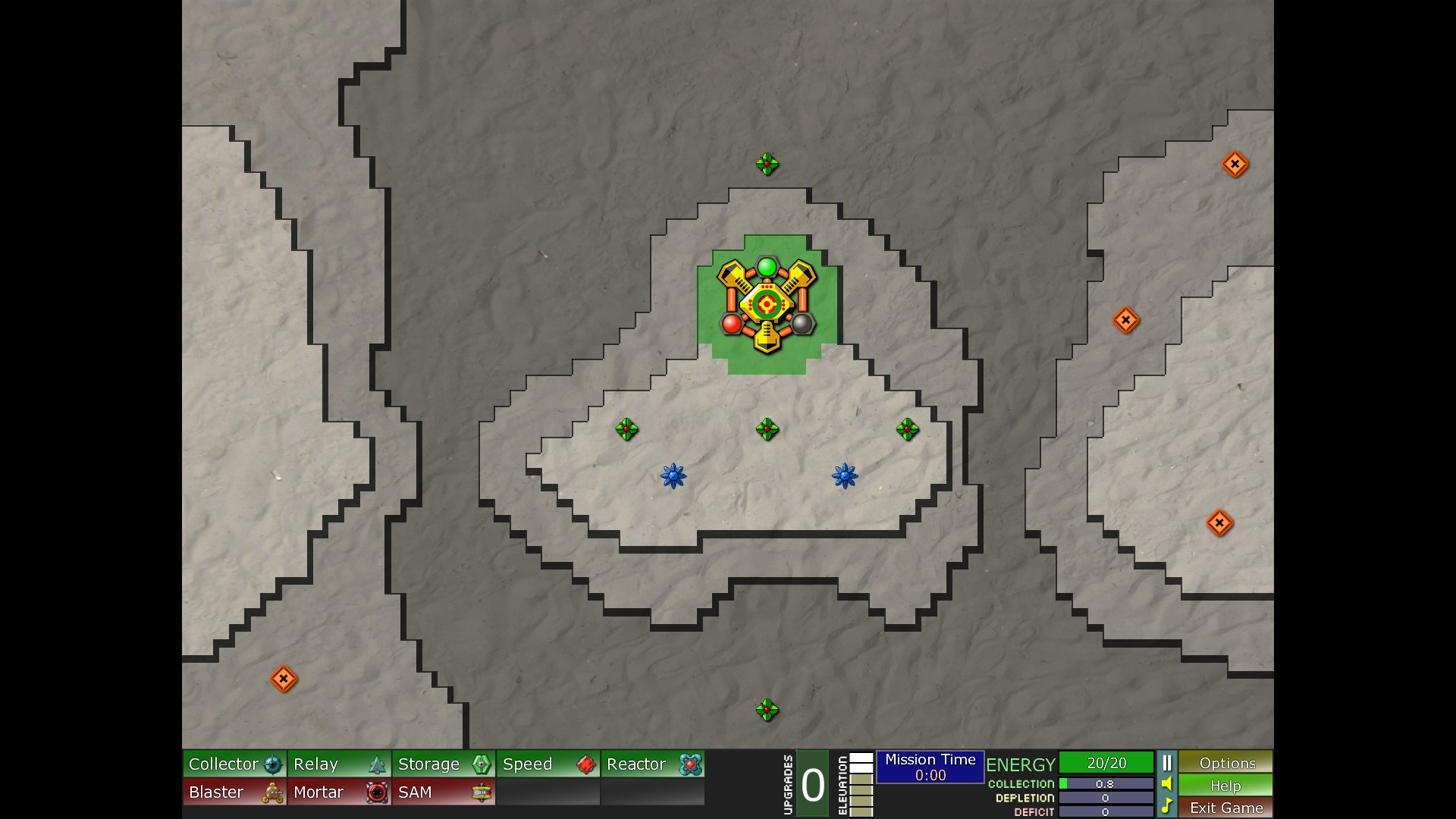Toggle sound effects speaker icon
Image resolution: width=1456 pixels, height=819 pixels.
click(1167, 784)
